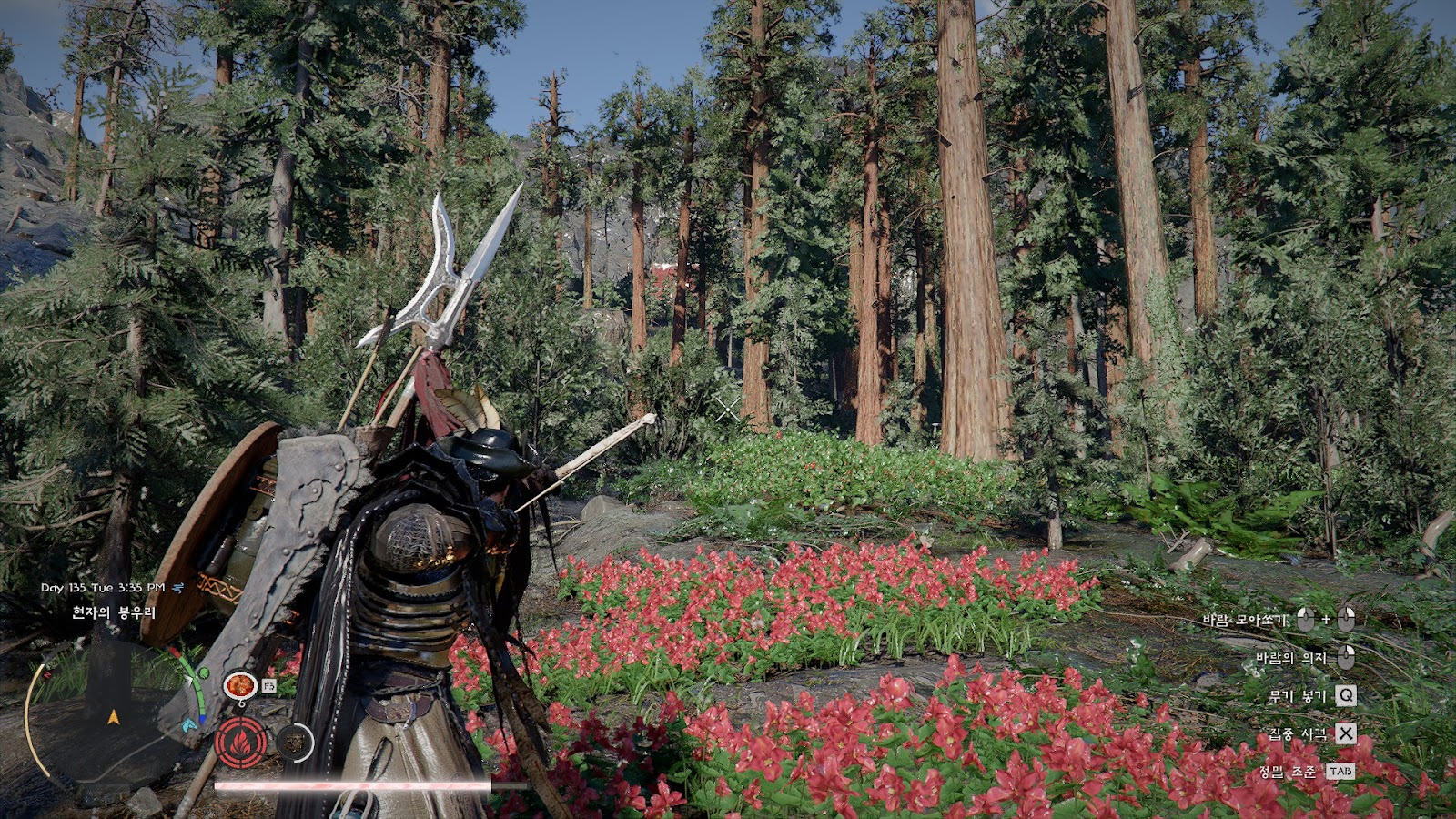Activate the red flame skill icon
Image resolution: width=1456 pixels, height=819 pixels.
(x=241, y=743)
